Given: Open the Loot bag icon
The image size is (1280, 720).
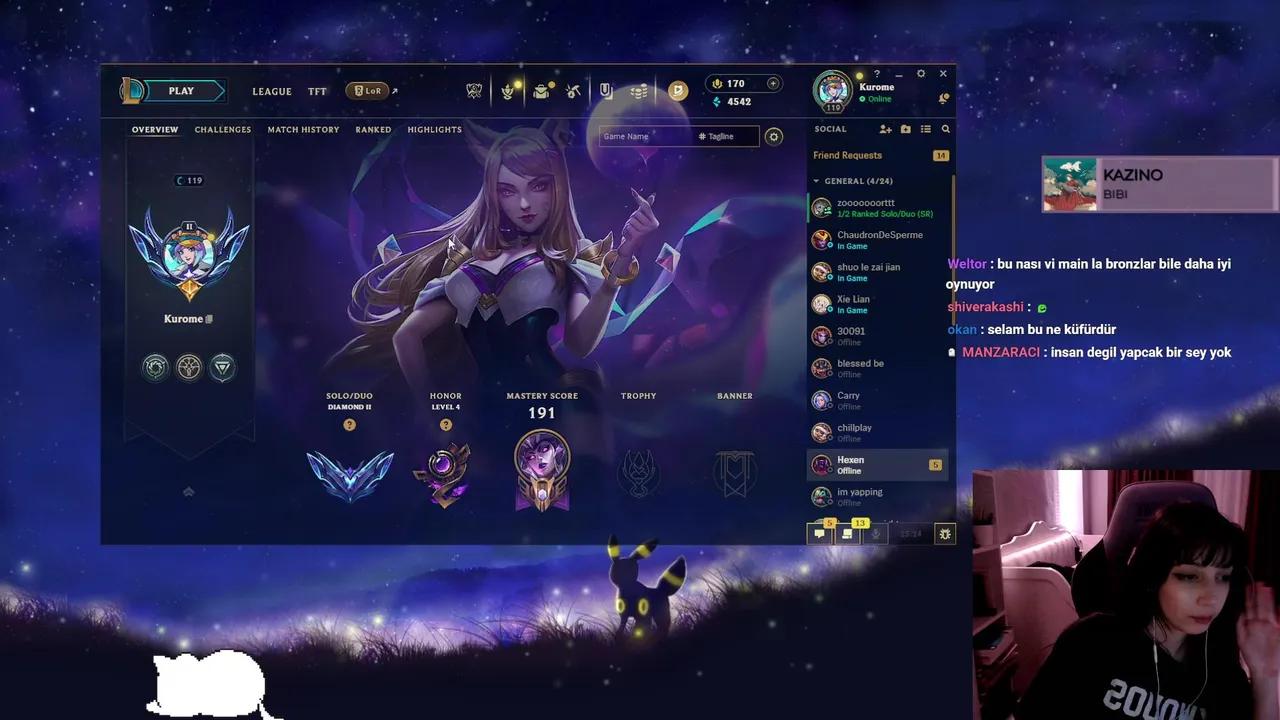Looking at the screenshot, I should pyautogui.click(x=541, y=90).
